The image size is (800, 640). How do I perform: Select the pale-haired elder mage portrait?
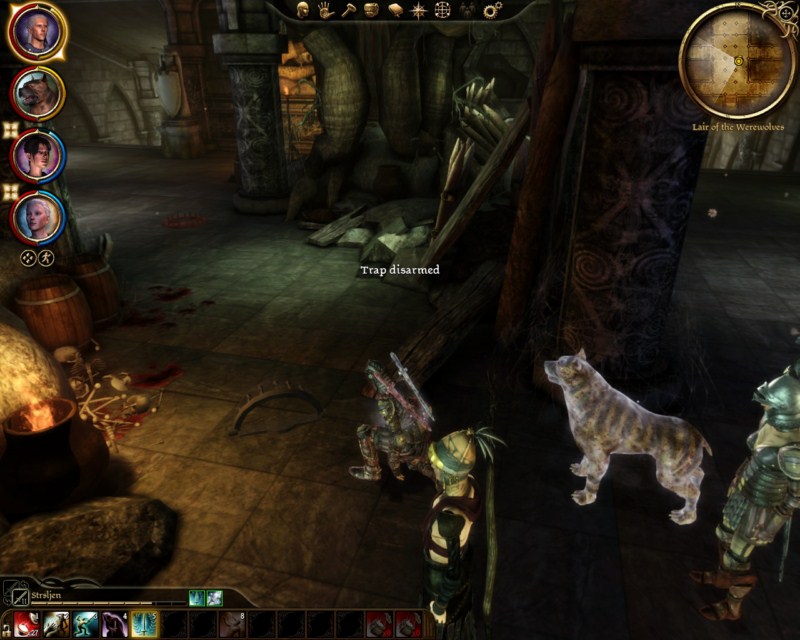(38, 216)
